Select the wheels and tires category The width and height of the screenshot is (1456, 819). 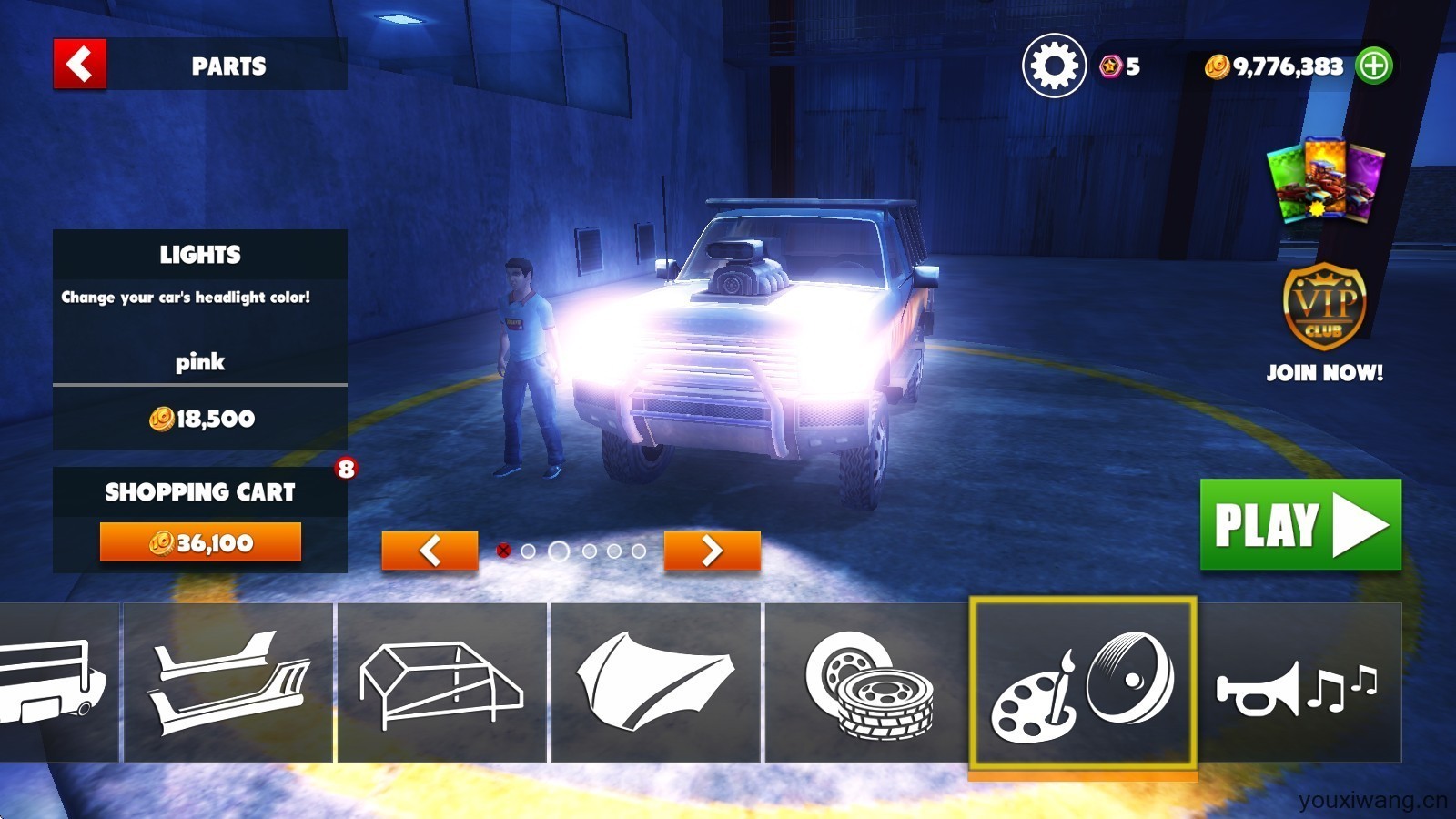(868, 682)
